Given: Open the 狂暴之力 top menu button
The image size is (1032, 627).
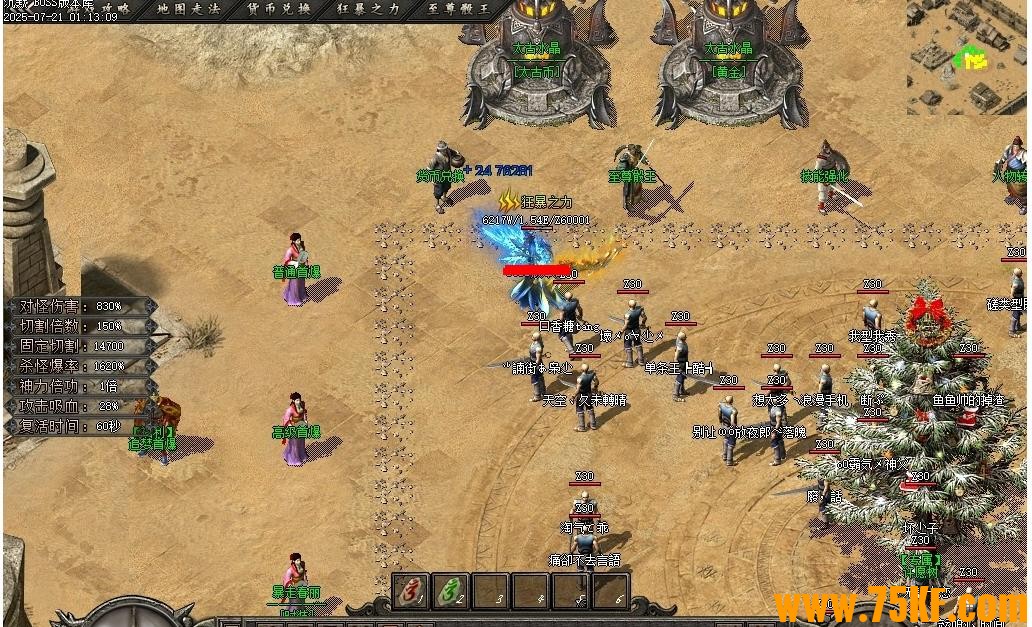Looking at the screenshot, I should click(368, 8).
